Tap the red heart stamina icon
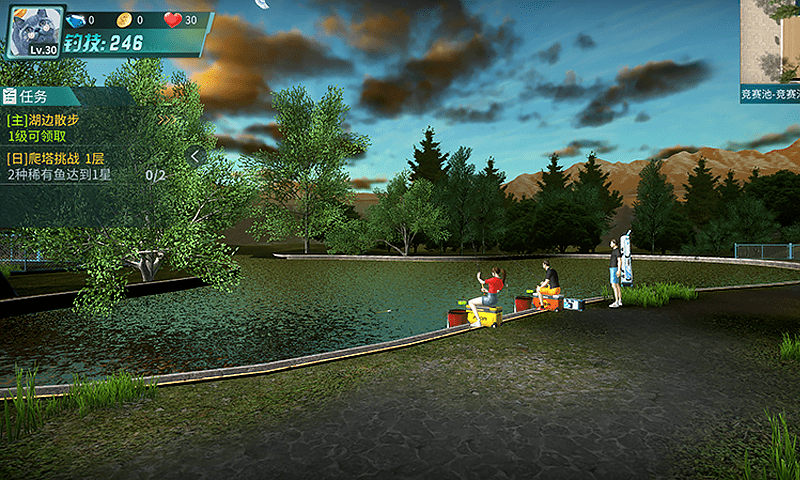Image resolution: width=800 pixels, height=480 pixels. point(172,19)
